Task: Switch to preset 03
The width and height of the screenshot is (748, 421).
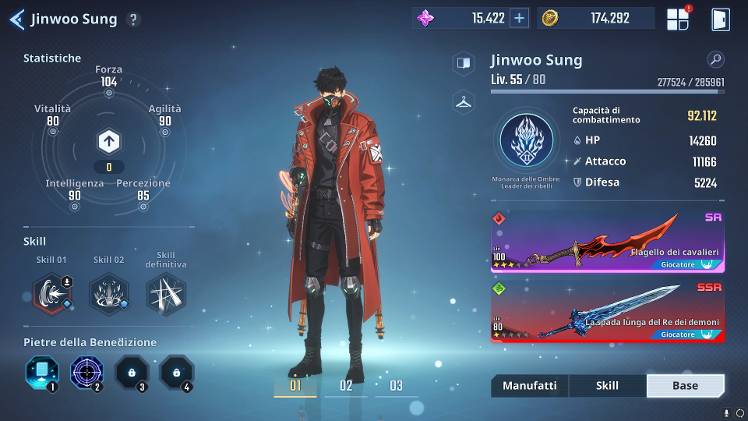Action: [396, 385]
